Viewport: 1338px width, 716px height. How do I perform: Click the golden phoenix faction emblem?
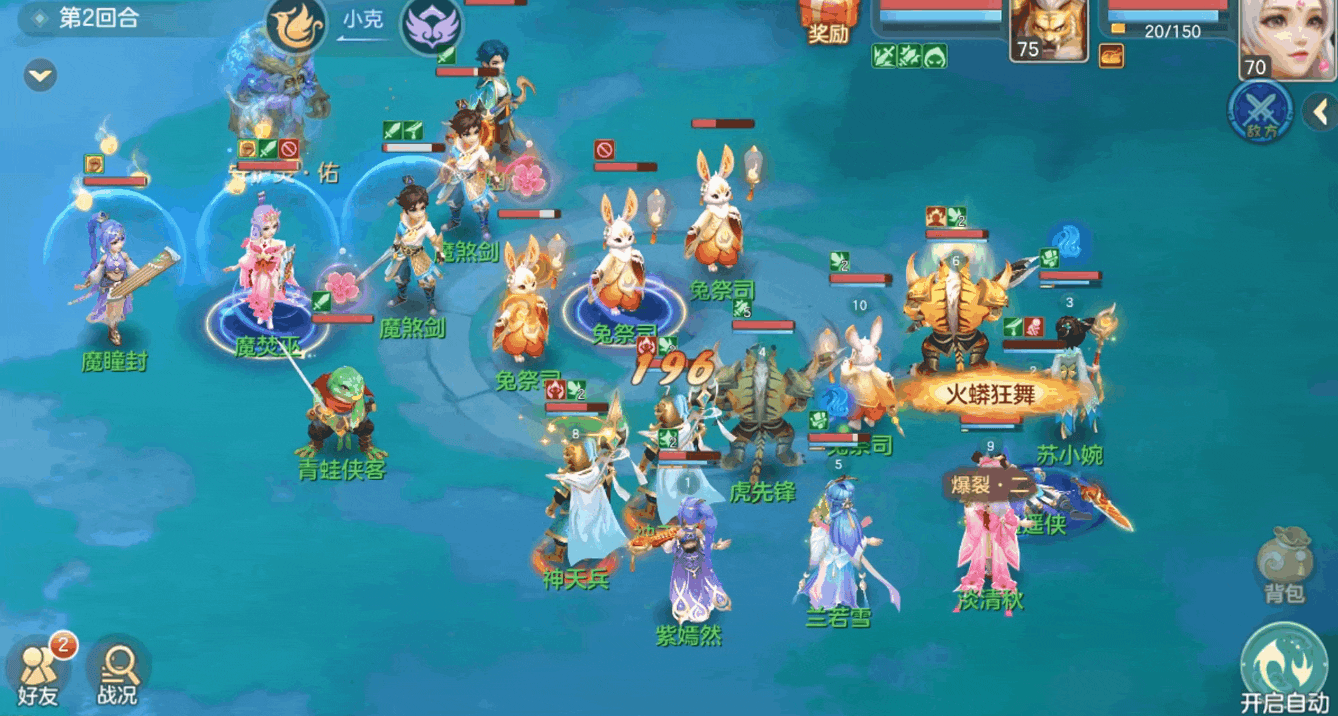point(297,27)
